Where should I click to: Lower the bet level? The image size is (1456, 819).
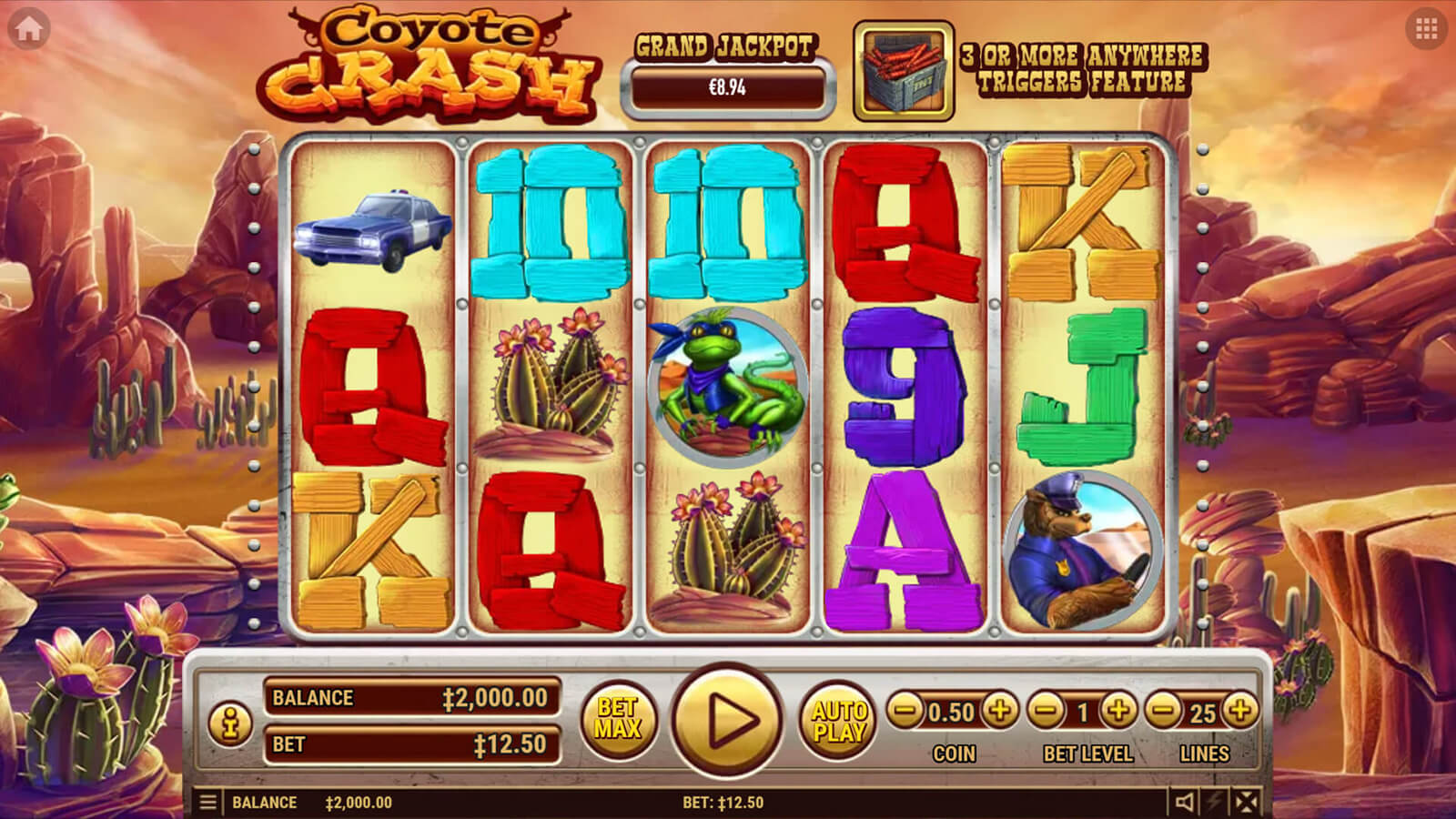tap(1046, 710)
